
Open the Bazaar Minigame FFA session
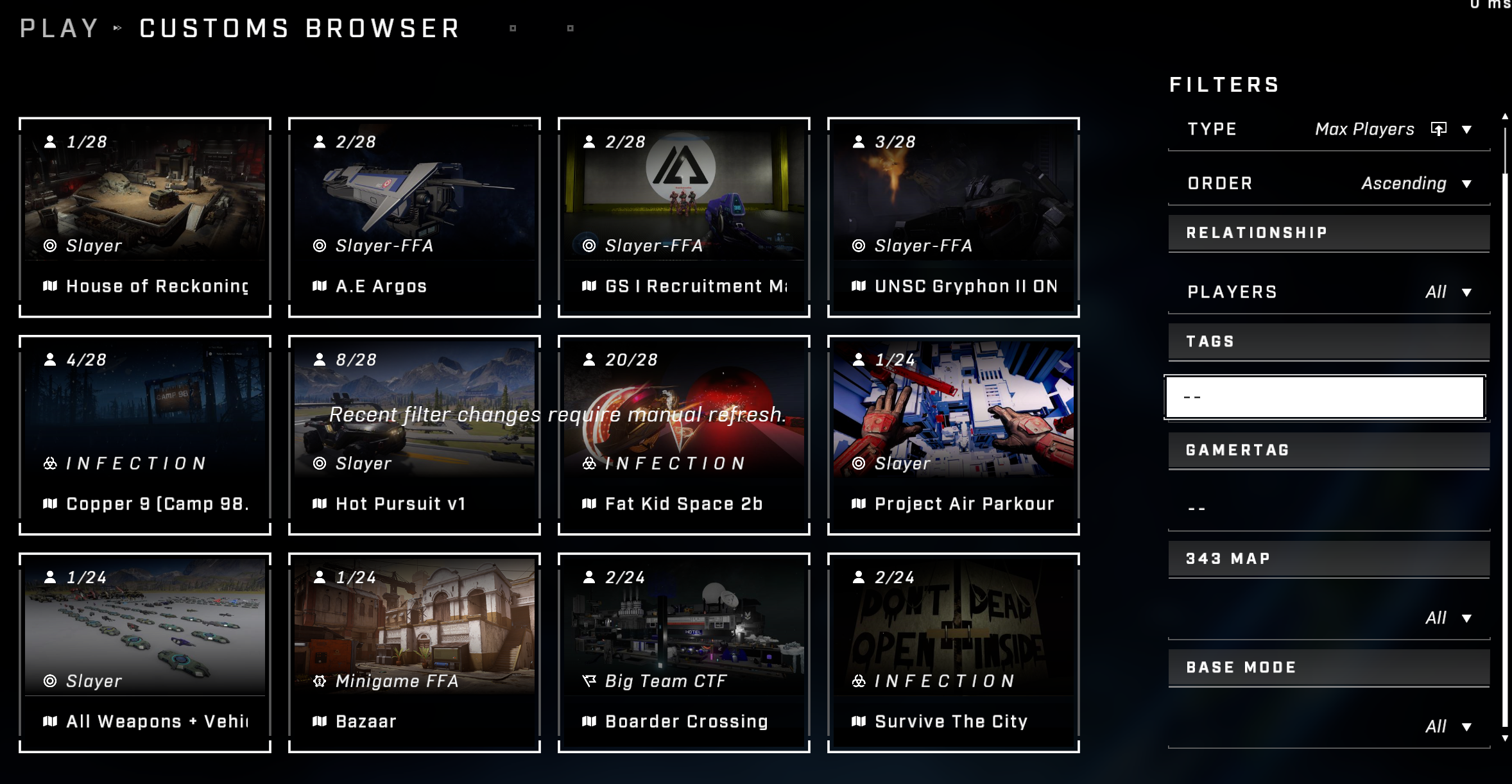tap(415, 652)
